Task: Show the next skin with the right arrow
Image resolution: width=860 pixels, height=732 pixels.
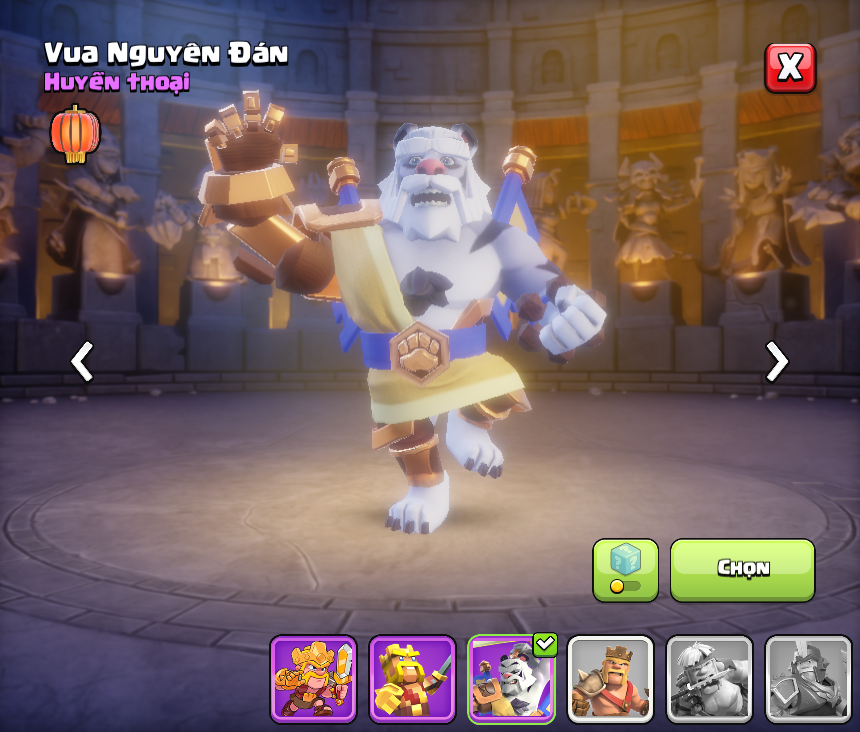Action: click(776, 361)
